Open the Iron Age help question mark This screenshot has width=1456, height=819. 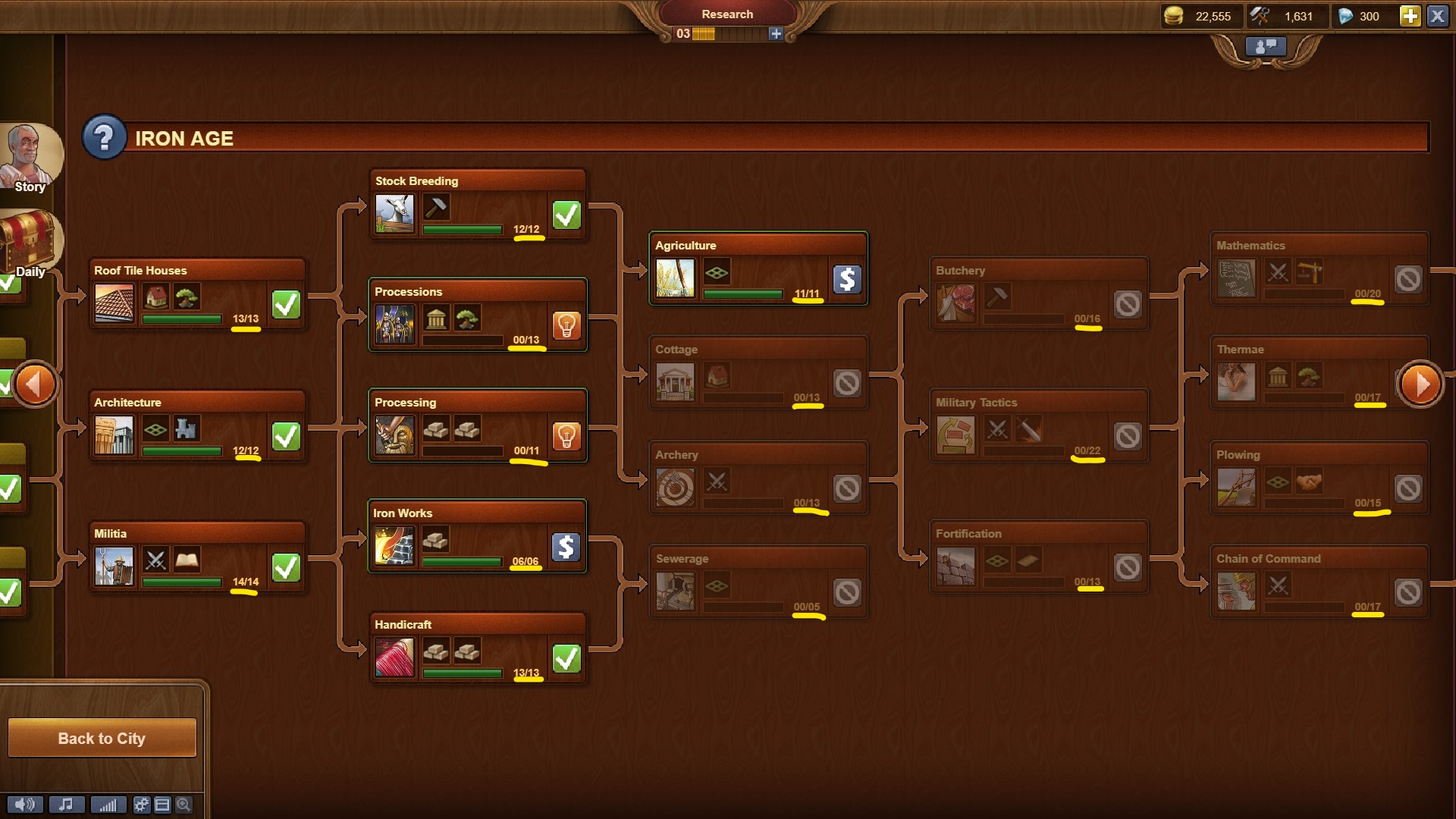tap(104, 137)
